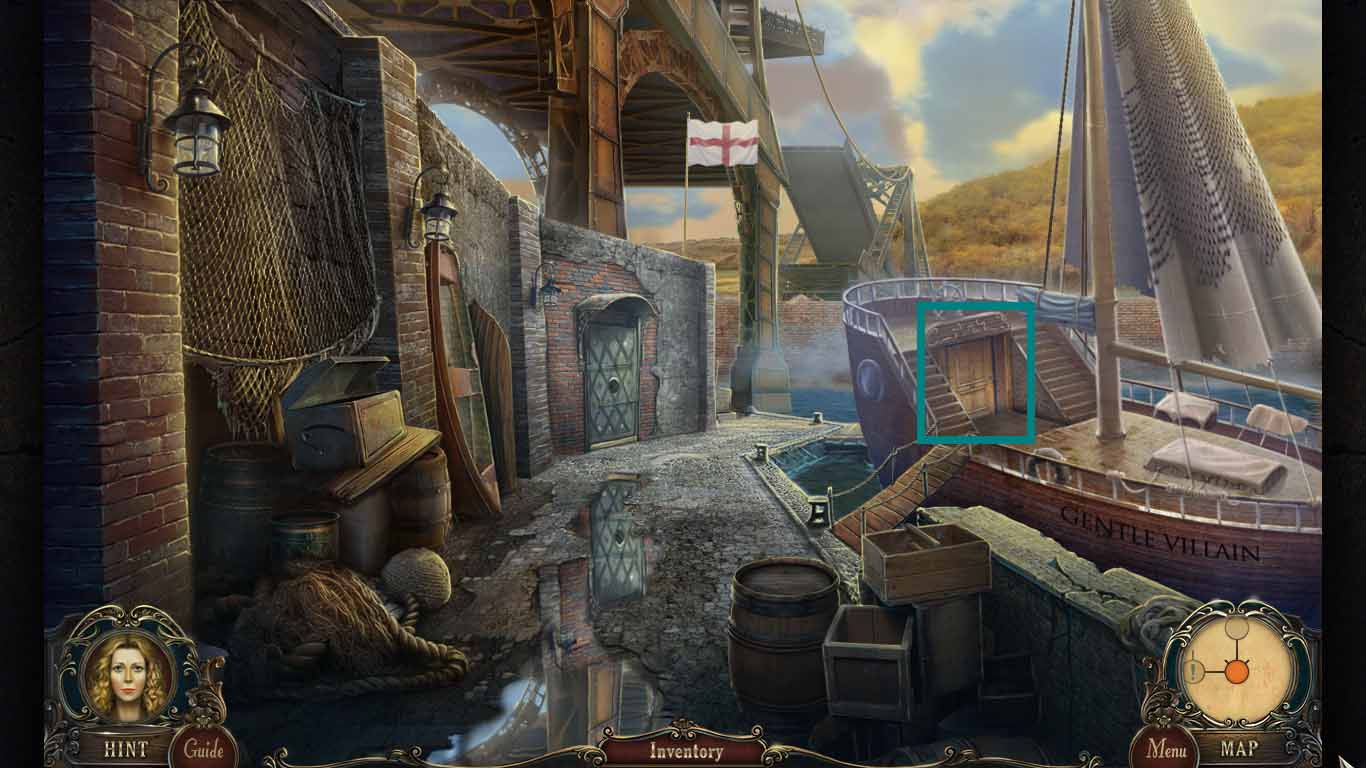Go to the top minimap location node
The width and height of the screenshot is (1366, 768).
pyautogui.click(x=1237, y=628)
